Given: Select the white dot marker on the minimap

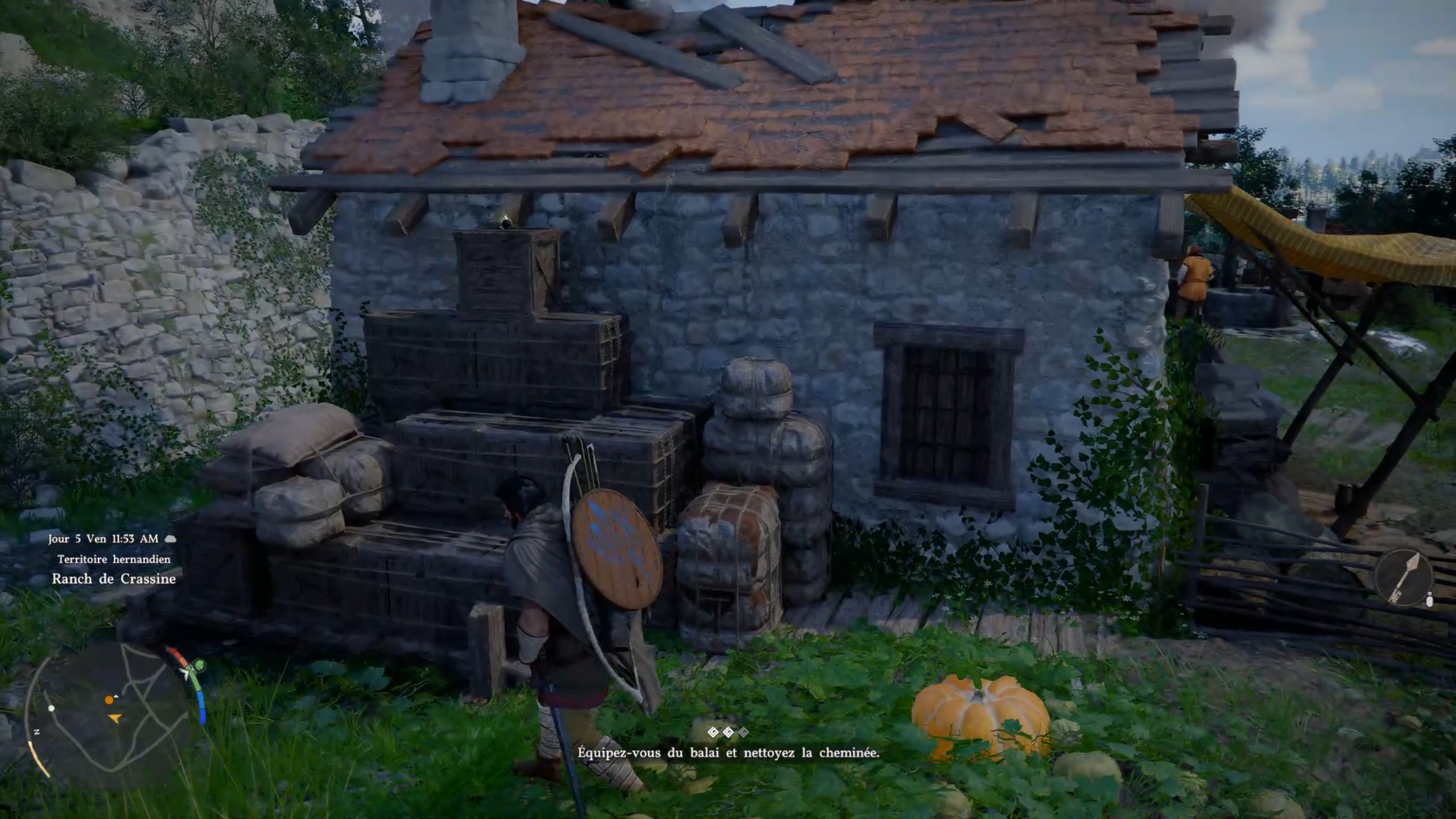Looking at the screenshot, I should [52, 708].
